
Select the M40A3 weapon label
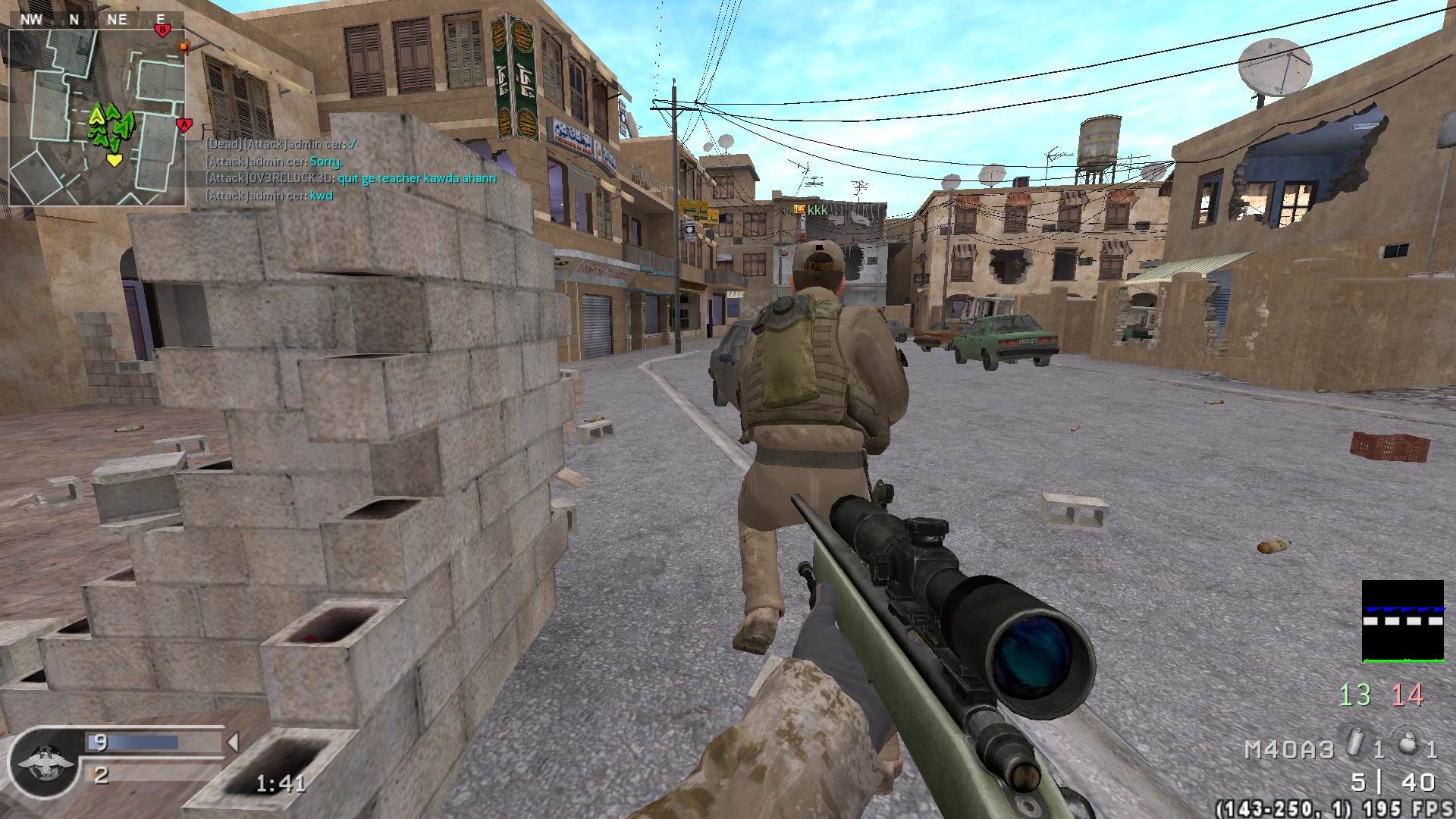(x=1288, y=750)
